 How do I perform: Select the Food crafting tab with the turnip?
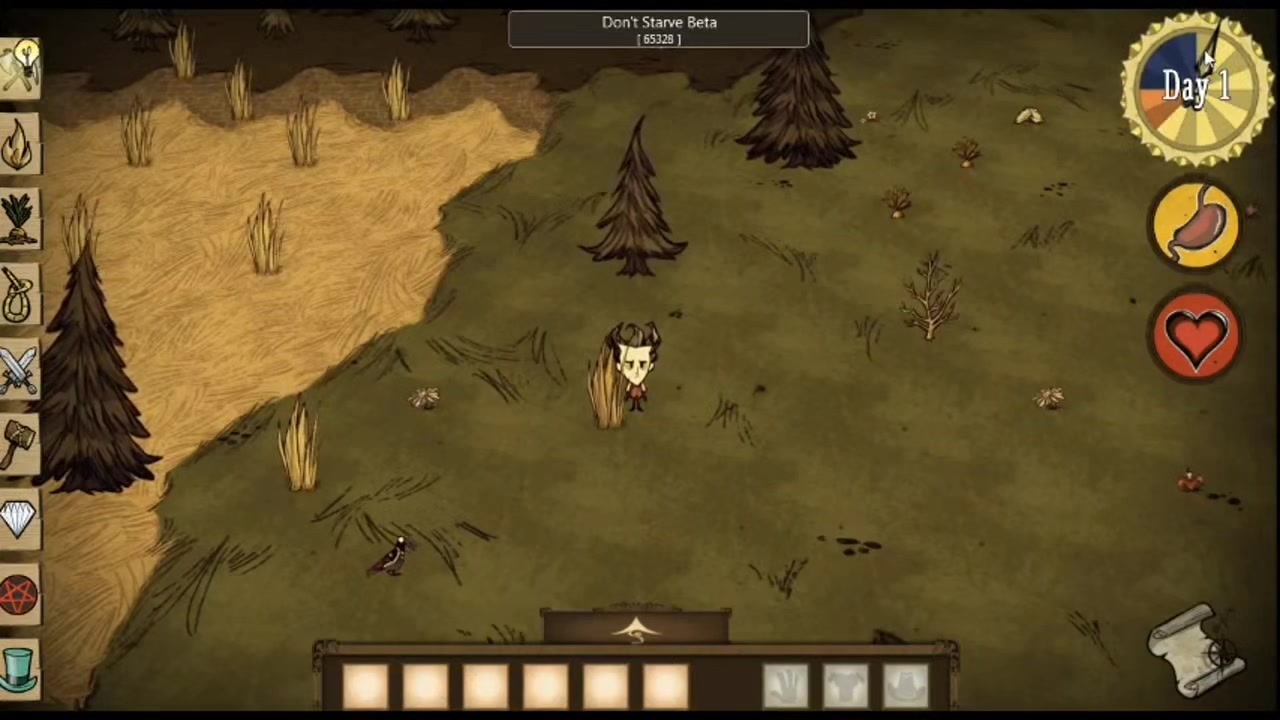click(x=20, y=220)
